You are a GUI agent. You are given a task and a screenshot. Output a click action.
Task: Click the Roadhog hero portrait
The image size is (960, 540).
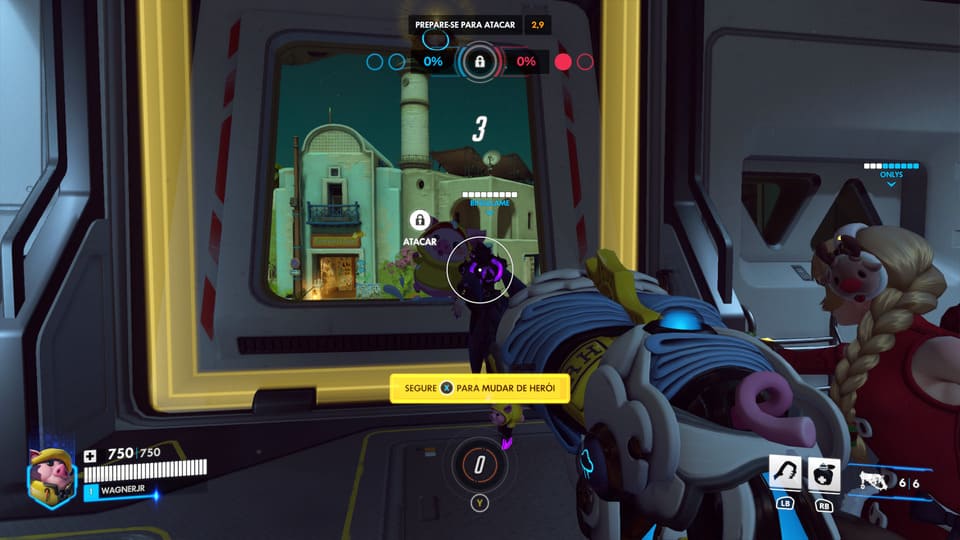pos(51,476)
